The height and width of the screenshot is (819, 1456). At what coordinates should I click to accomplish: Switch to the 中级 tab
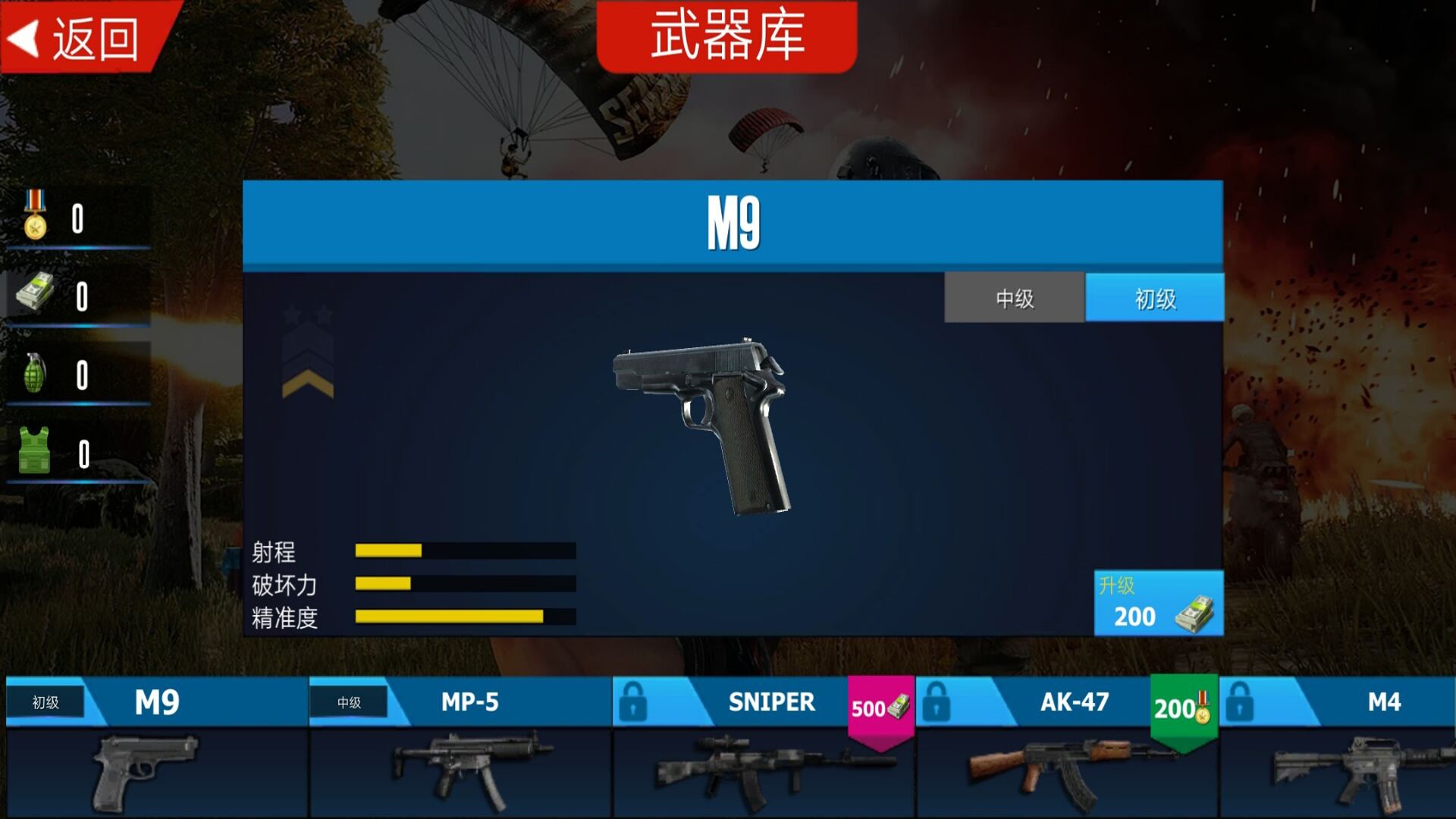click(1012, 298)
